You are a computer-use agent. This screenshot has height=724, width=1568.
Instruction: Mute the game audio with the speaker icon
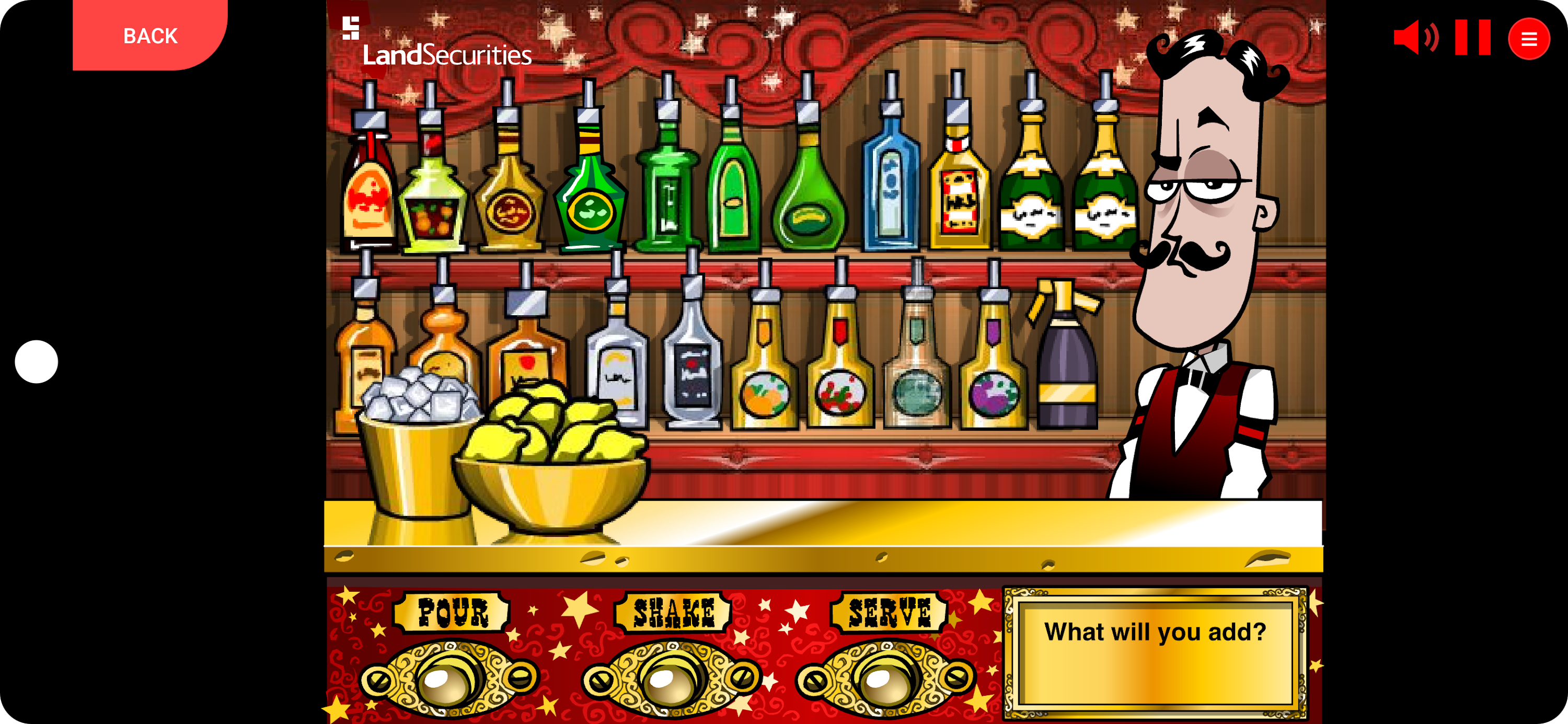[1415, 38]
